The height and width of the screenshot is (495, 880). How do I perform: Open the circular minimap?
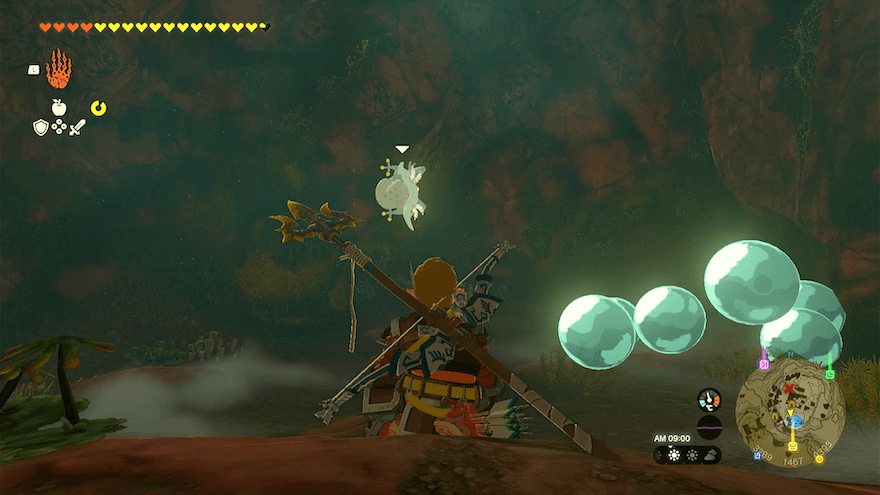[790, 411]
